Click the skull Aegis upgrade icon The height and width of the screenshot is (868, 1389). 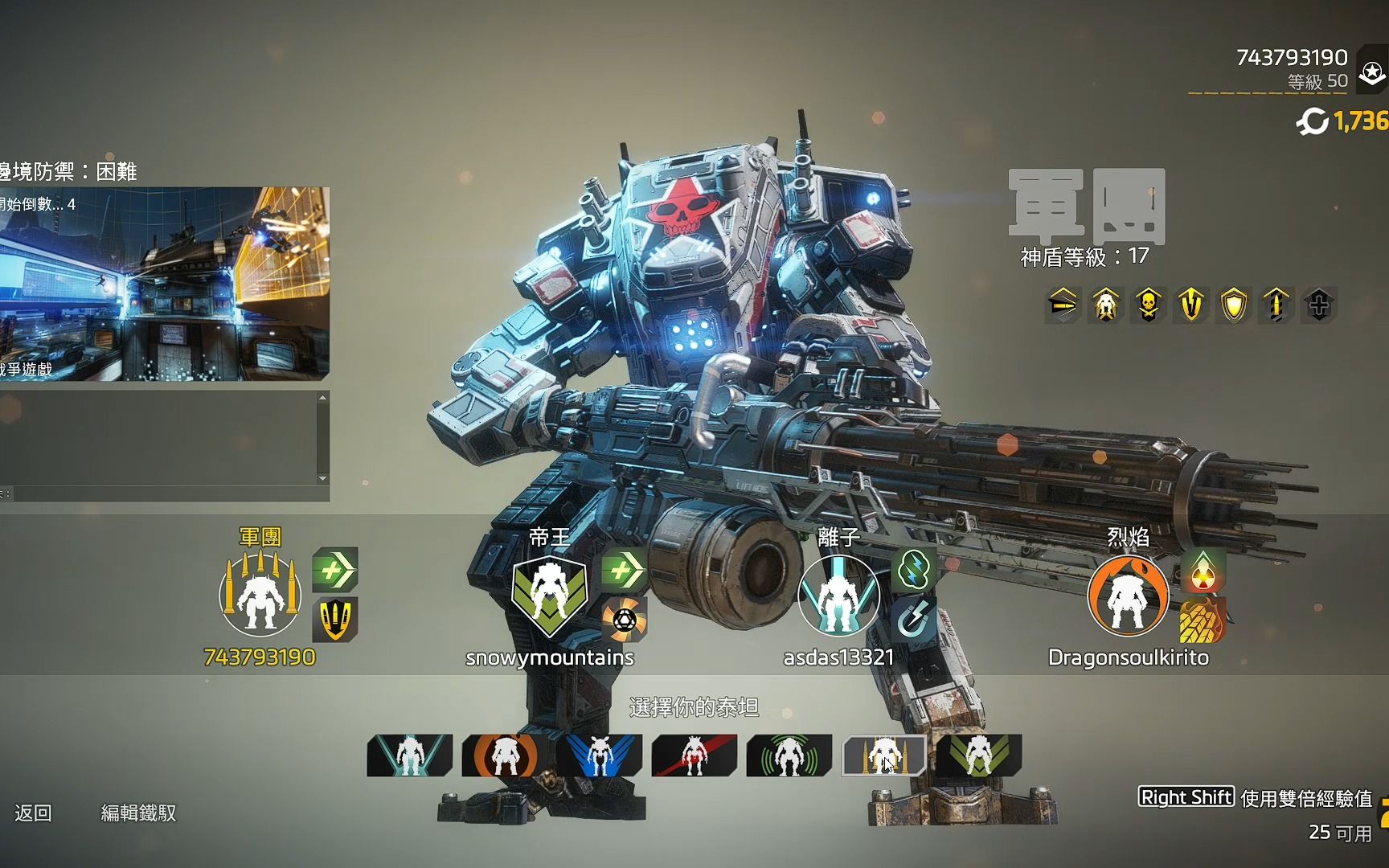(1148, 305)
